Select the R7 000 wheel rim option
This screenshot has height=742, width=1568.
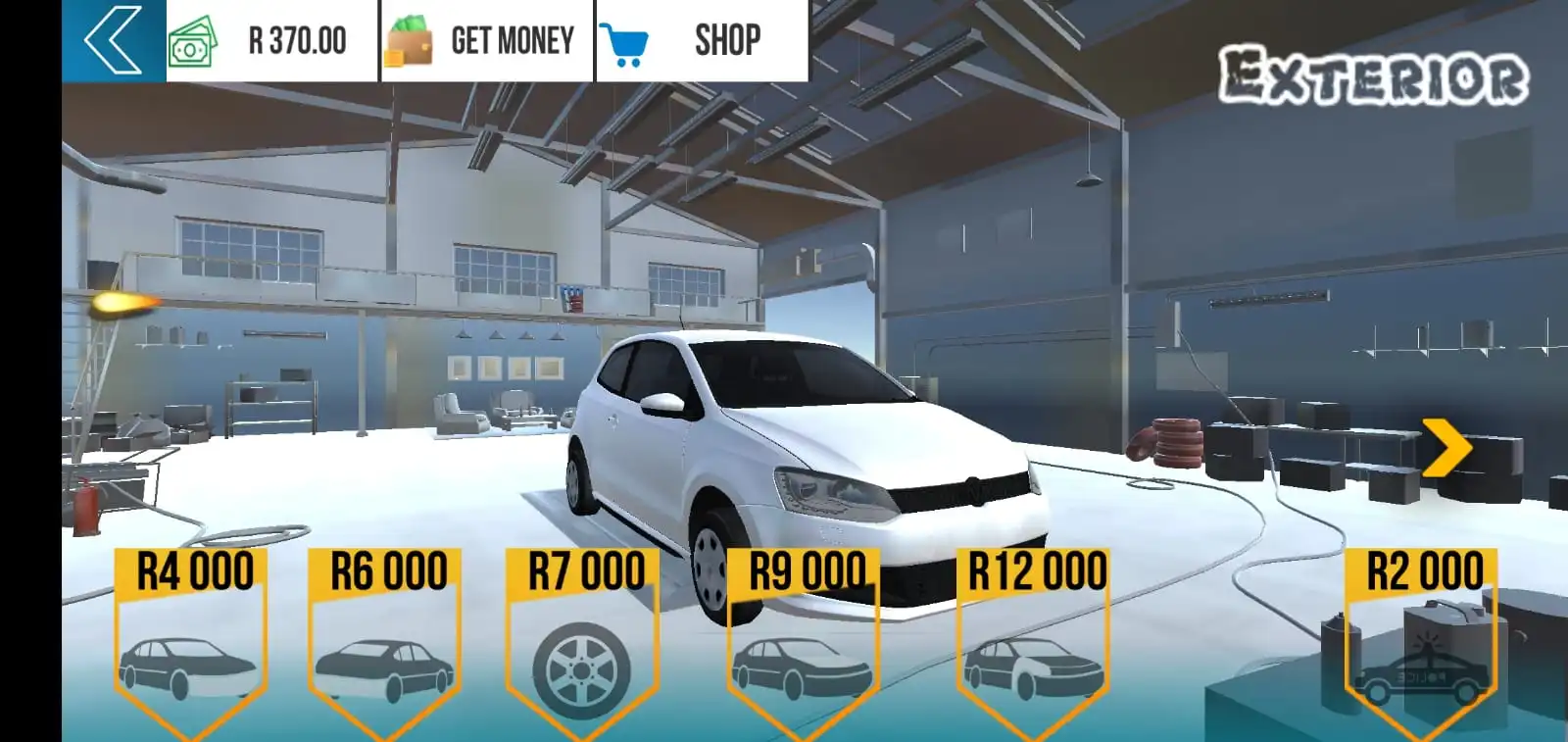click(582, 642)
